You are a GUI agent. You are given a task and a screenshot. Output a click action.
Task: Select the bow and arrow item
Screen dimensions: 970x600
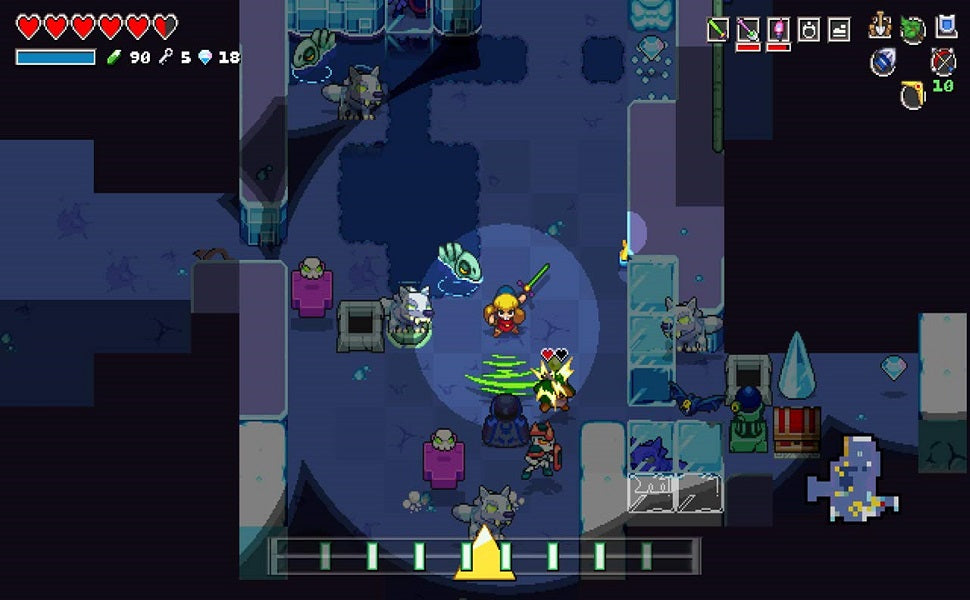(943, 62)
